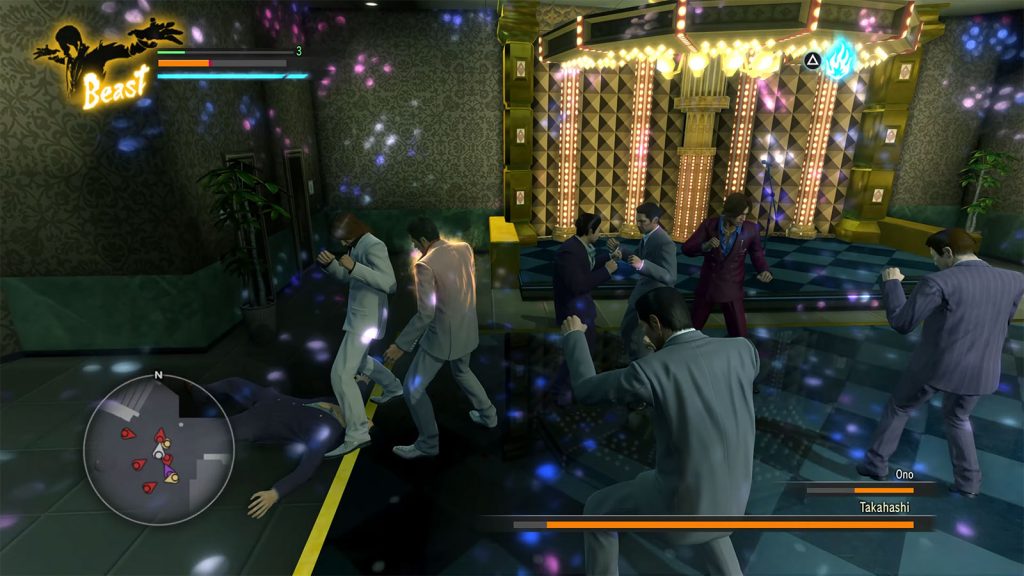Select the Beast fighting style emblem
Image resolution: width=1024 pixels, height=576 pixels.
coord(106,63)
